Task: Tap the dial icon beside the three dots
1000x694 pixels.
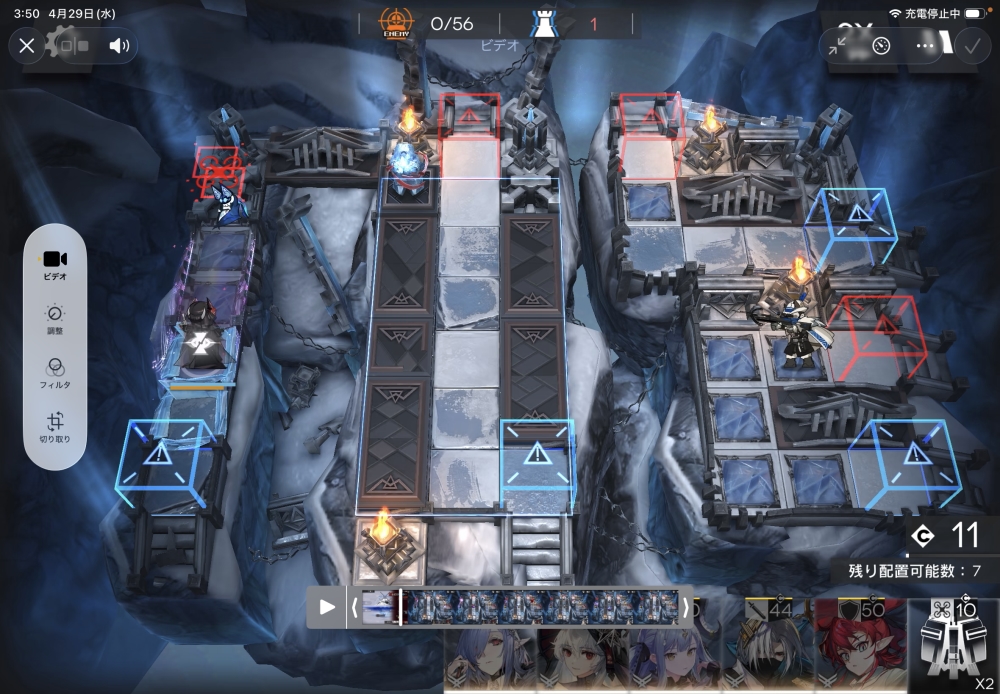Action: point(881,46)
